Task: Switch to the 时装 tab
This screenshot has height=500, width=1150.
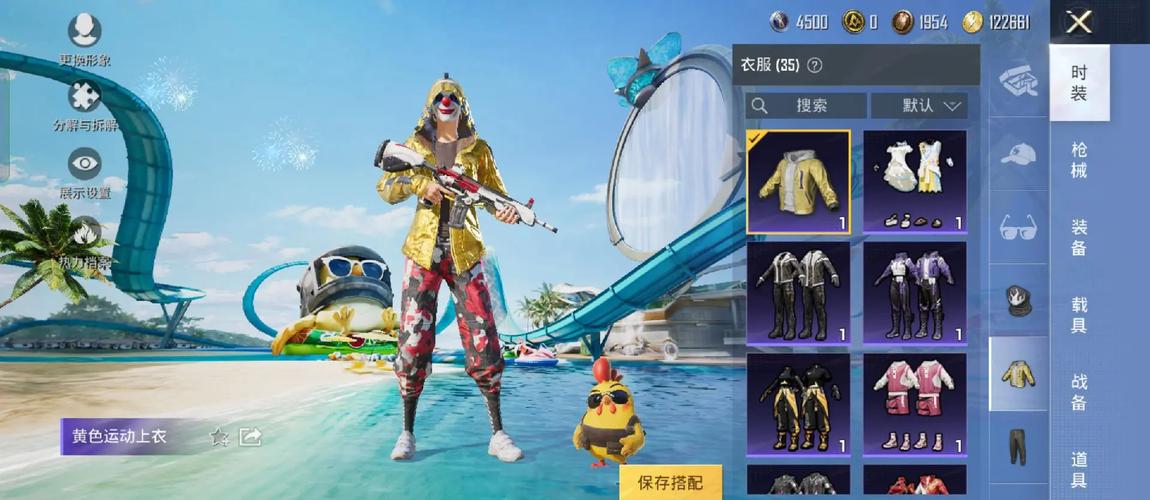Action: coord(1079,83)
